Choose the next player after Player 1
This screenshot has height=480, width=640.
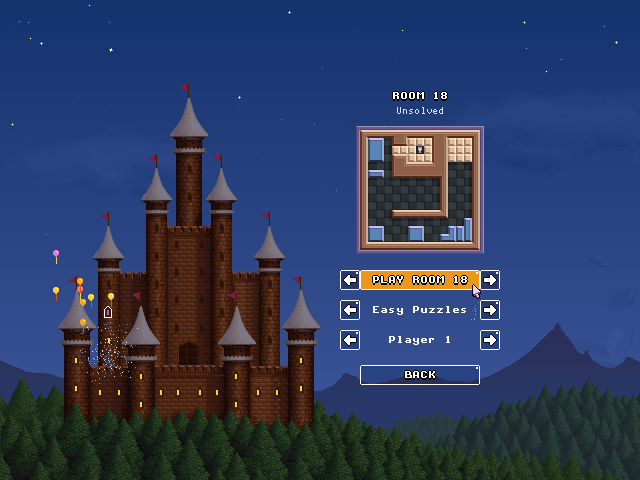(x=490, y=340)
